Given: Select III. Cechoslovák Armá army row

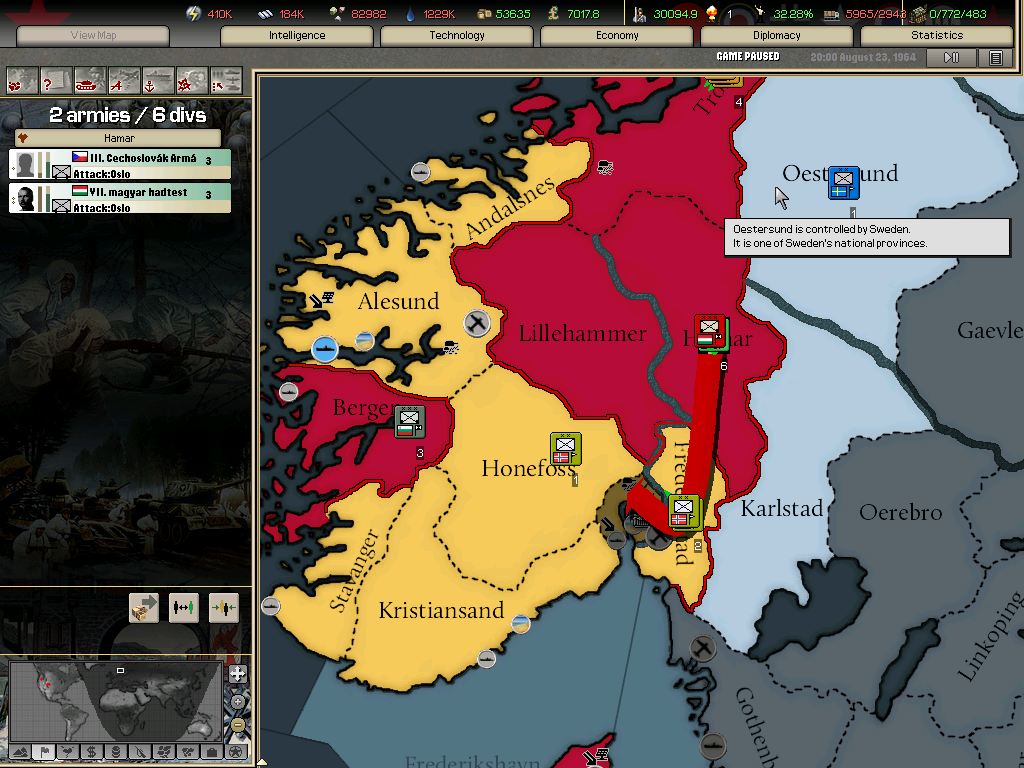Looking at the screenshot, I should pos(120,164).
